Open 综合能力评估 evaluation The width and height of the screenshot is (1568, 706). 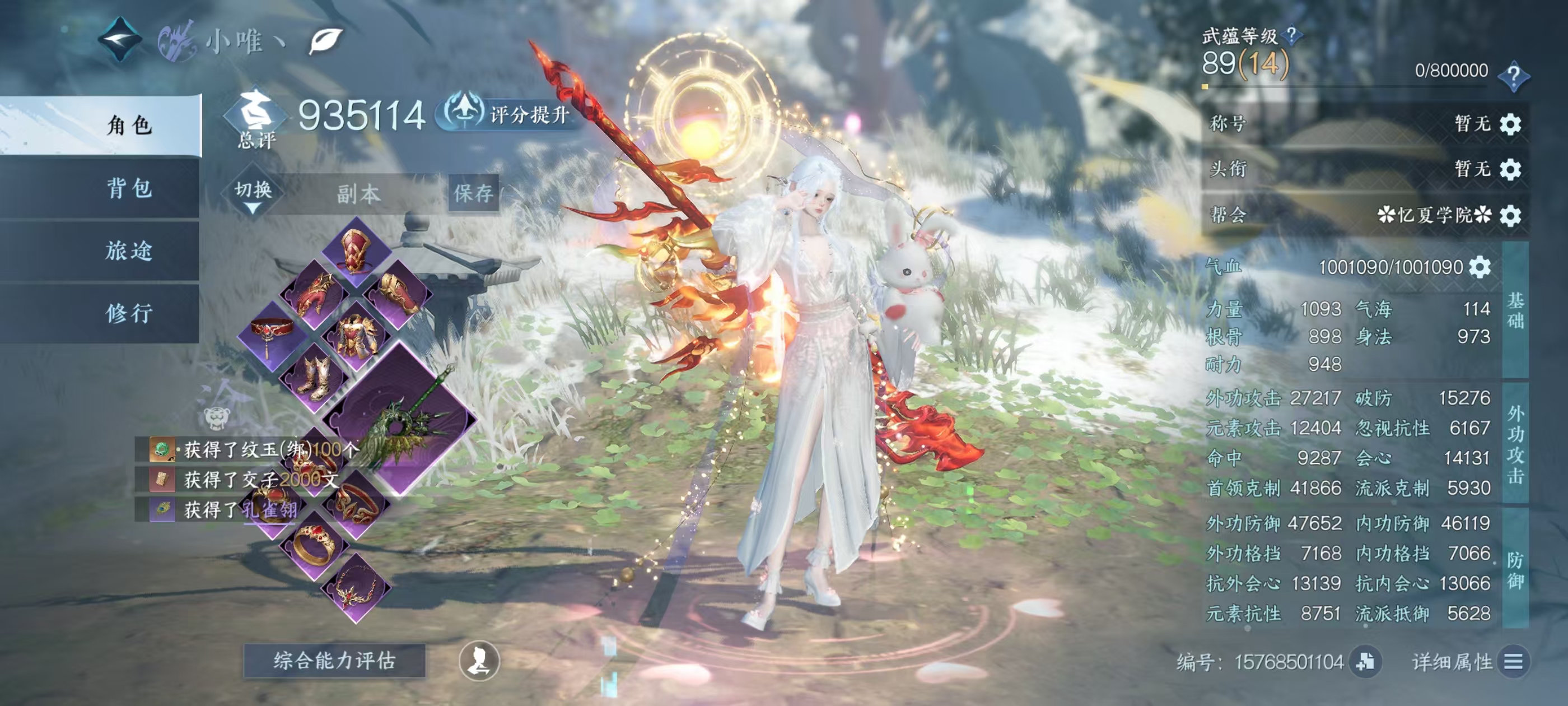pyautogui.click(x=334, y=660)
